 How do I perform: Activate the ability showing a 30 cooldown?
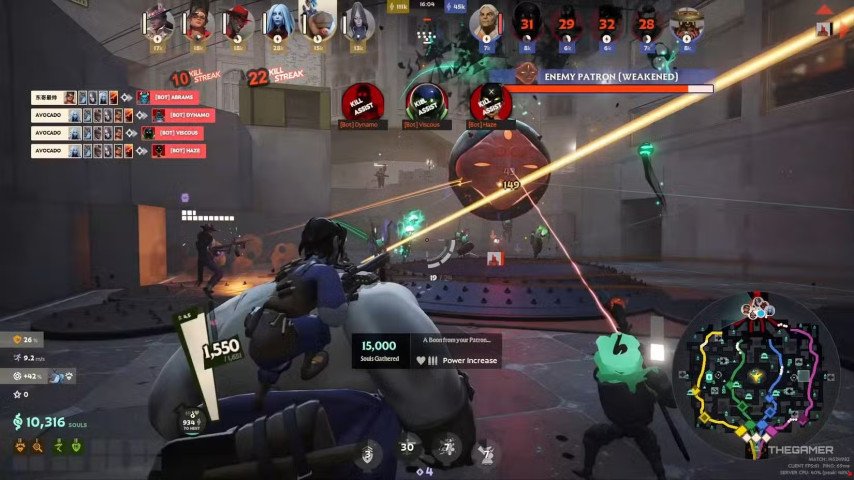pos(408,449)
